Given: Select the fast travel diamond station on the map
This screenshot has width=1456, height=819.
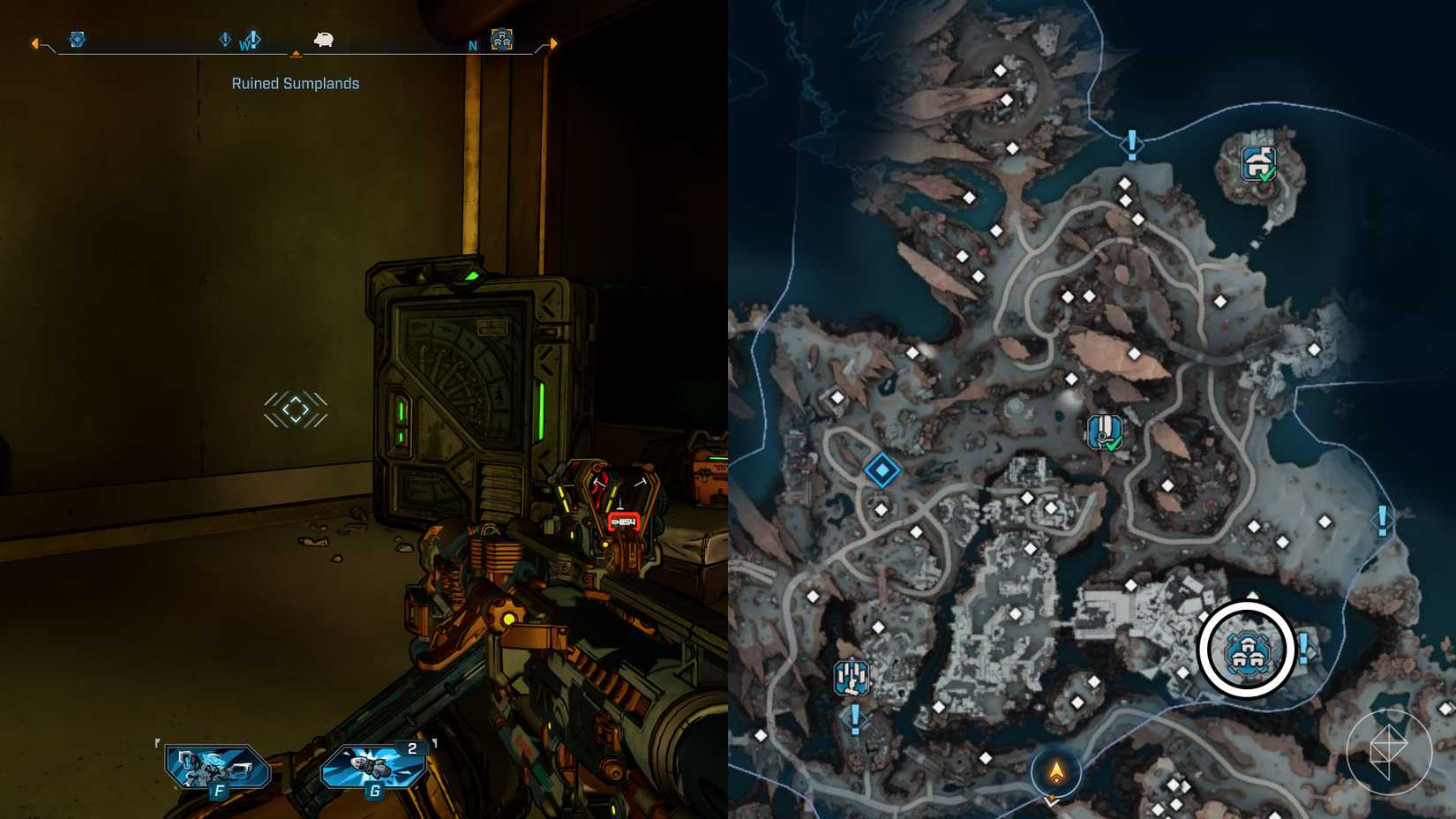Looking at the screenshot, I should 884,472.
